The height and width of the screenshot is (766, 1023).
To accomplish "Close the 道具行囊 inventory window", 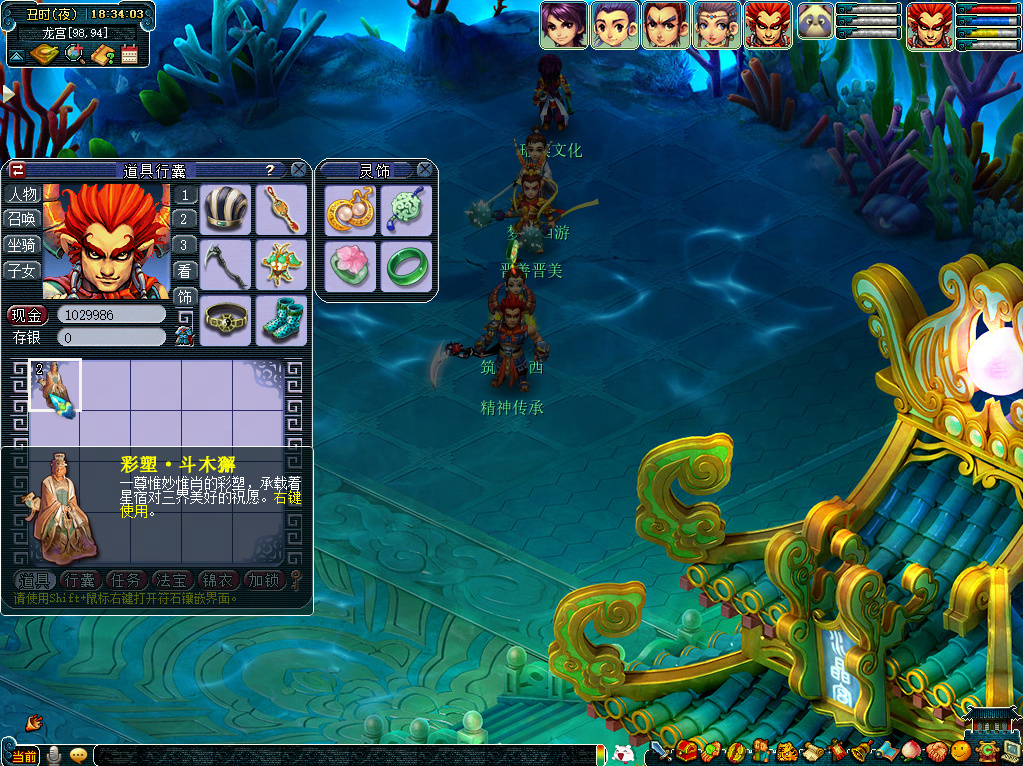I will pos(298,170).
